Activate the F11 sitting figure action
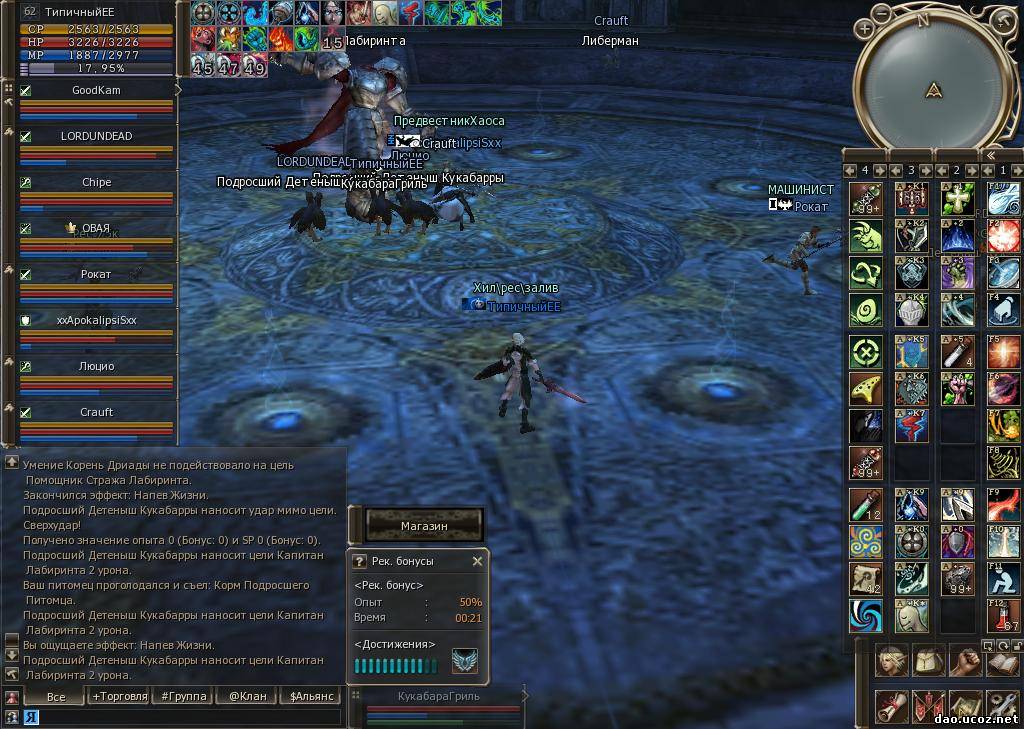This screenshot has height=729, width=1024. click(x=1003, y=578)
